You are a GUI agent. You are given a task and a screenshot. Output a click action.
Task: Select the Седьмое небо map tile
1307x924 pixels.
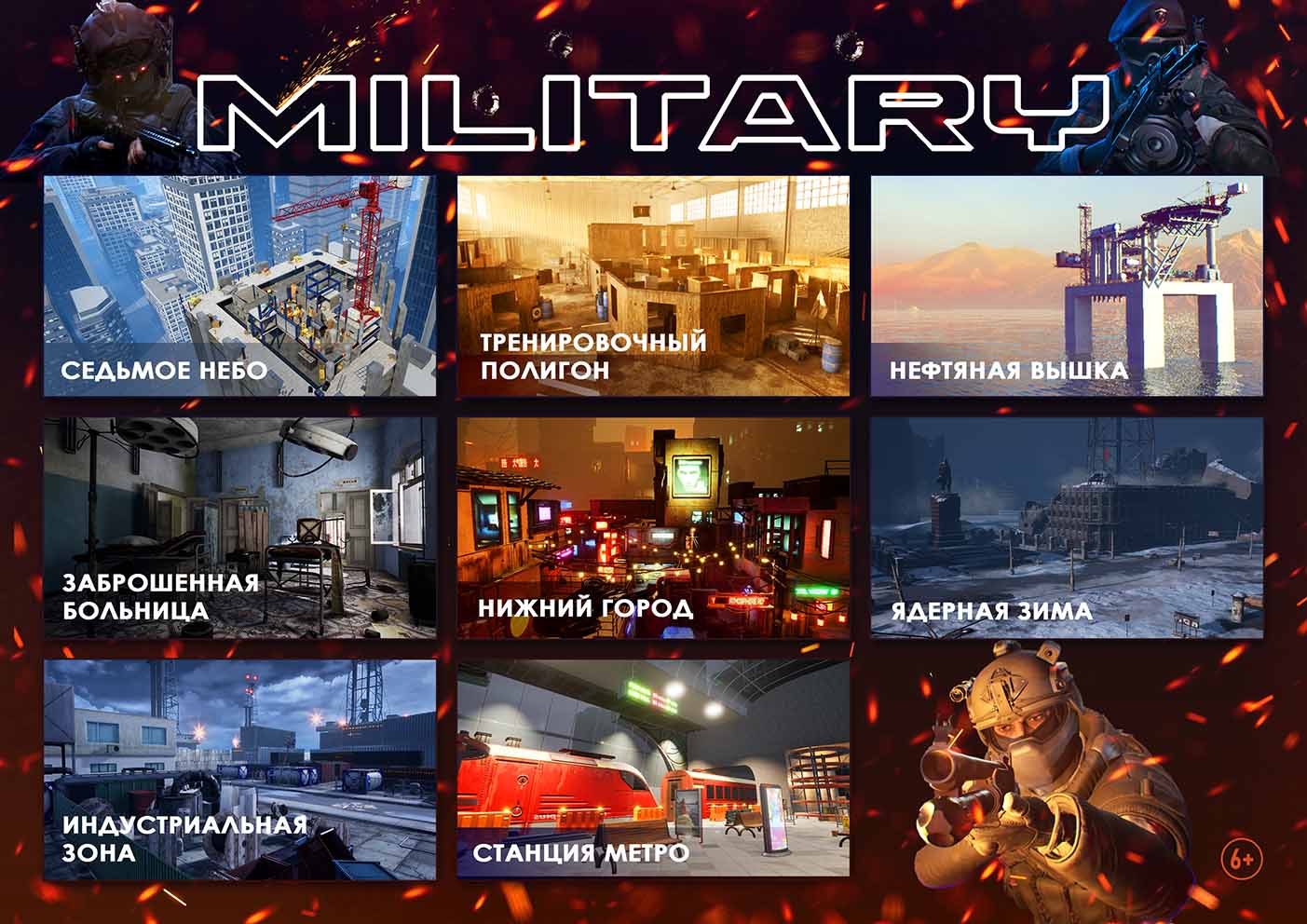point(239,286)
